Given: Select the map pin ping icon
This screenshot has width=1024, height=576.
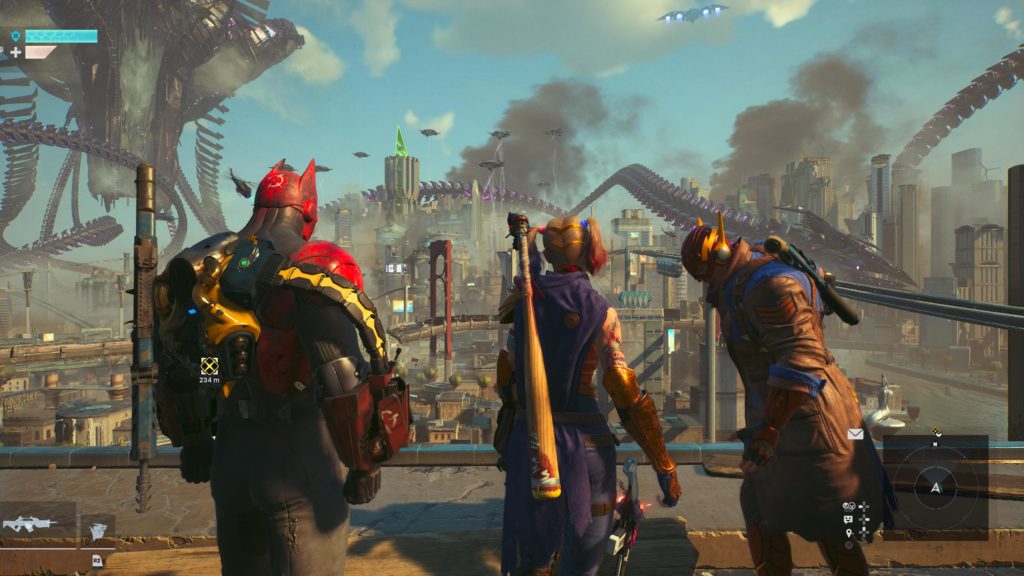Looking at the screenshot, I should point(848,532).
